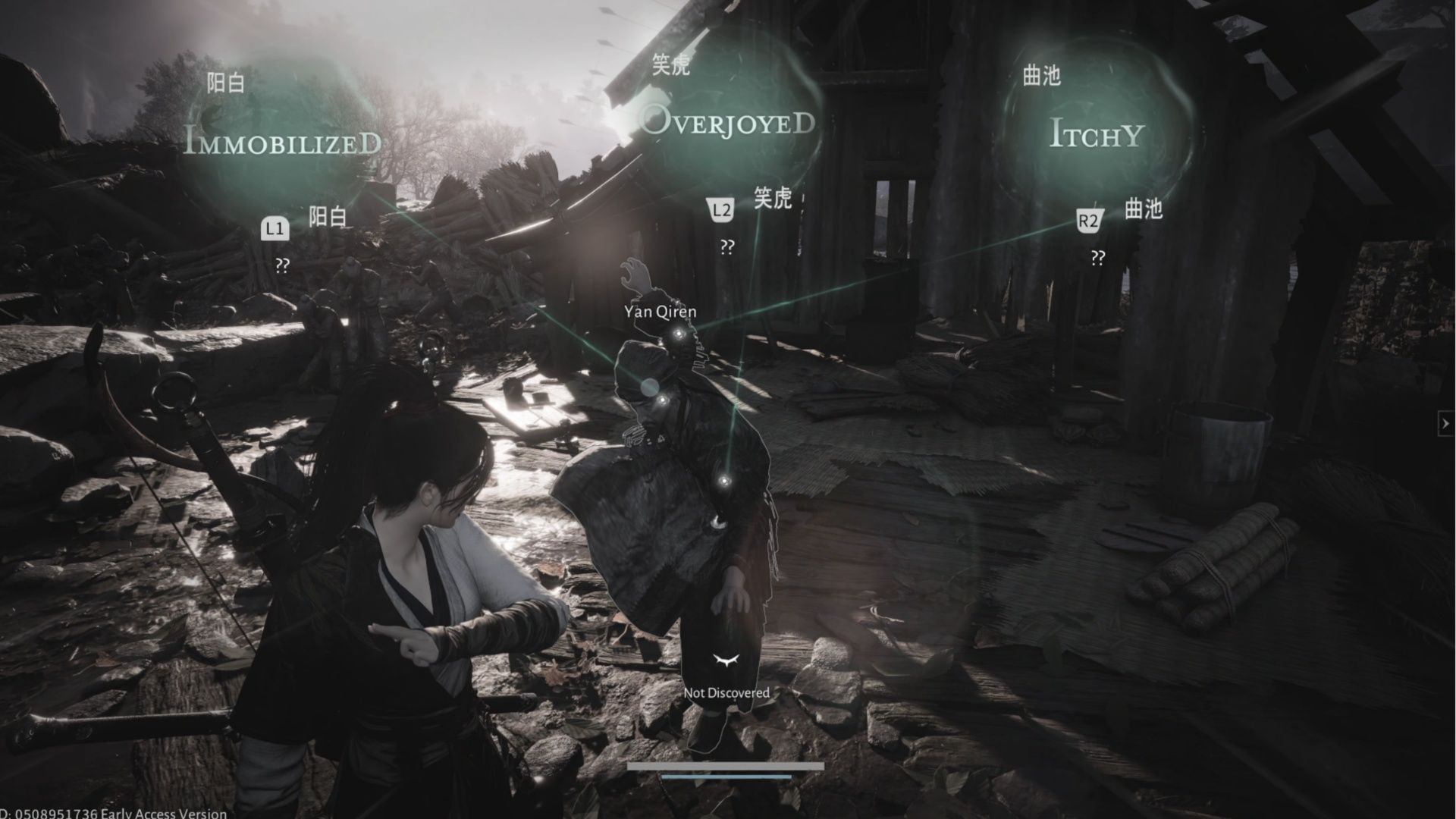The width and height of the screenshot is (1456, 819).
Task: Click the R2 button prompt icon
Action: point(1087,219)
